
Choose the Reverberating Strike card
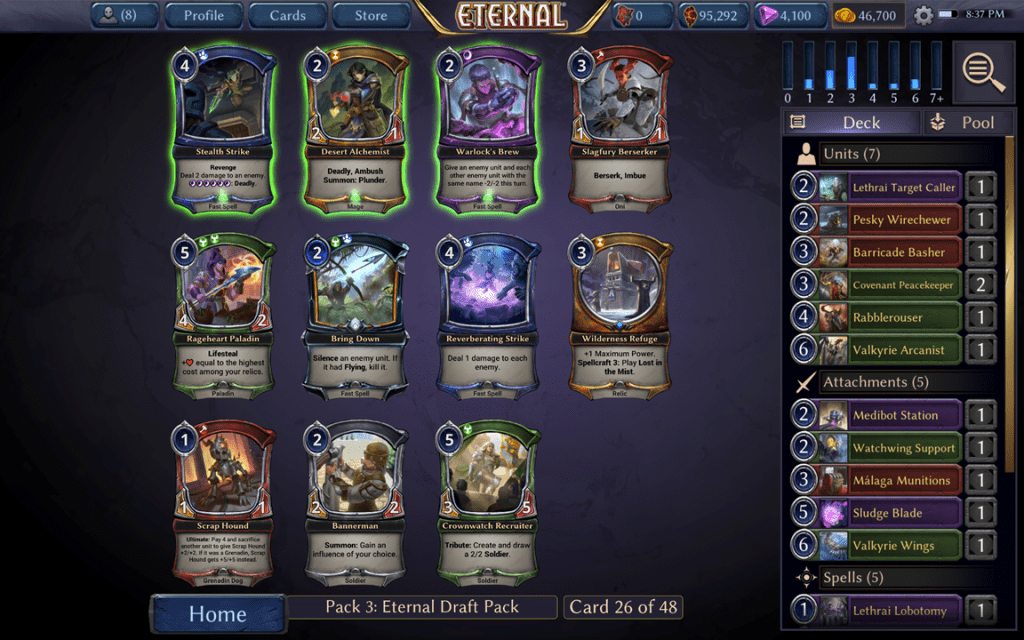486,318
